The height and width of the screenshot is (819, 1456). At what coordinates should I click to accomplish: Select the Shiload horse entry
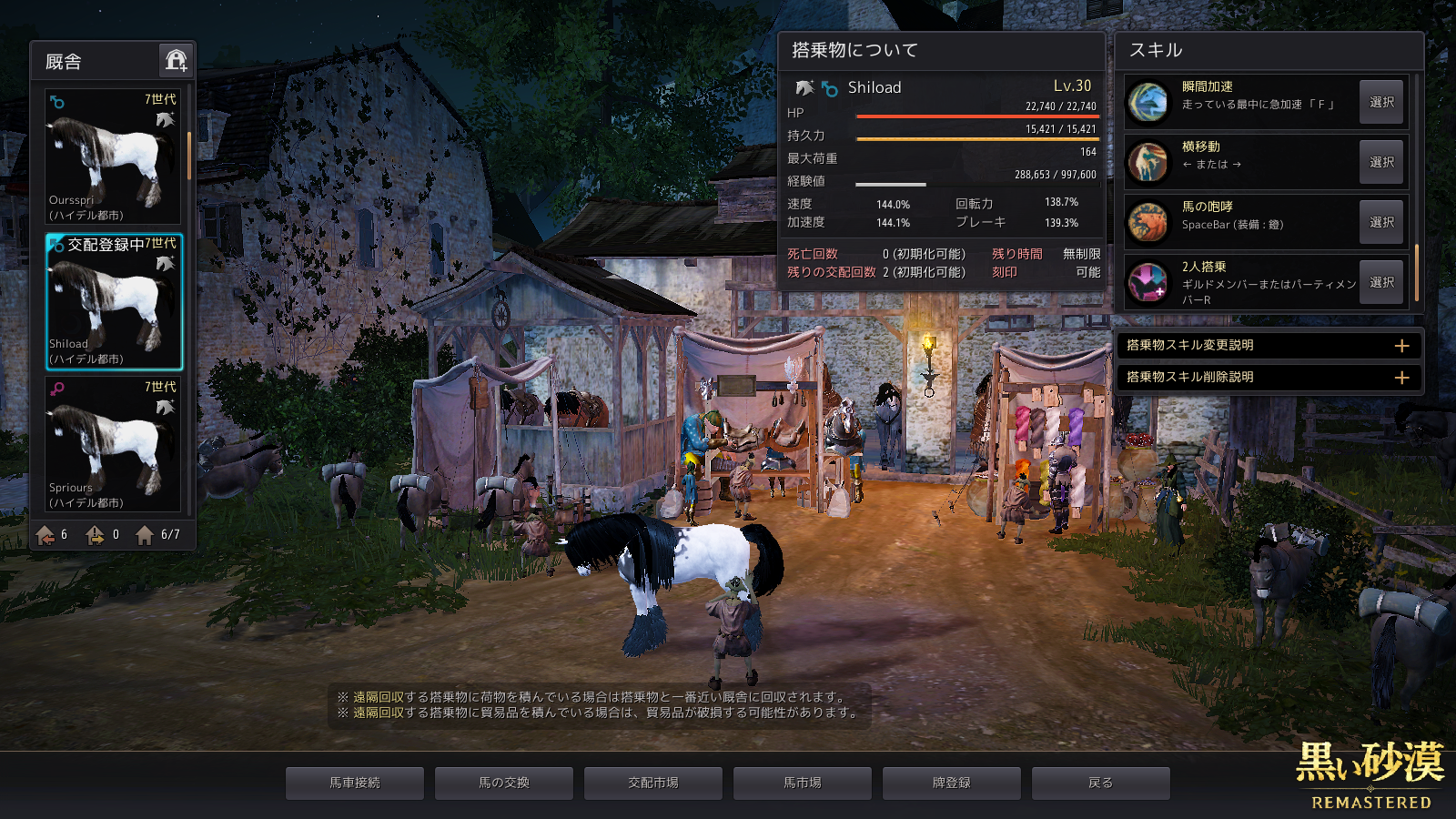[114, 301]
